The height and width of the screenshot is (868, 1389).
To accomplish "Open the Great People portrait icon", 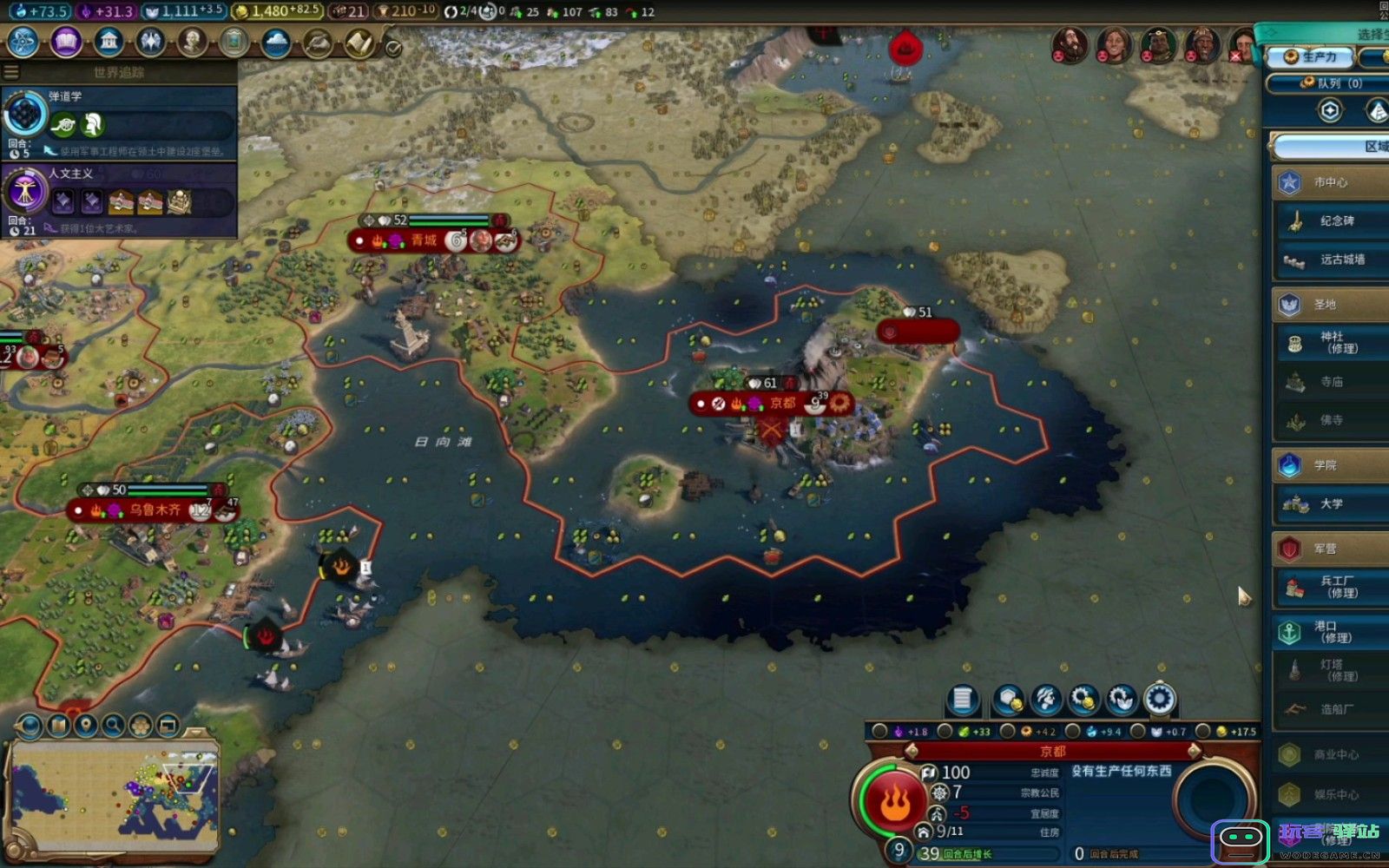I will click(192, 42).
